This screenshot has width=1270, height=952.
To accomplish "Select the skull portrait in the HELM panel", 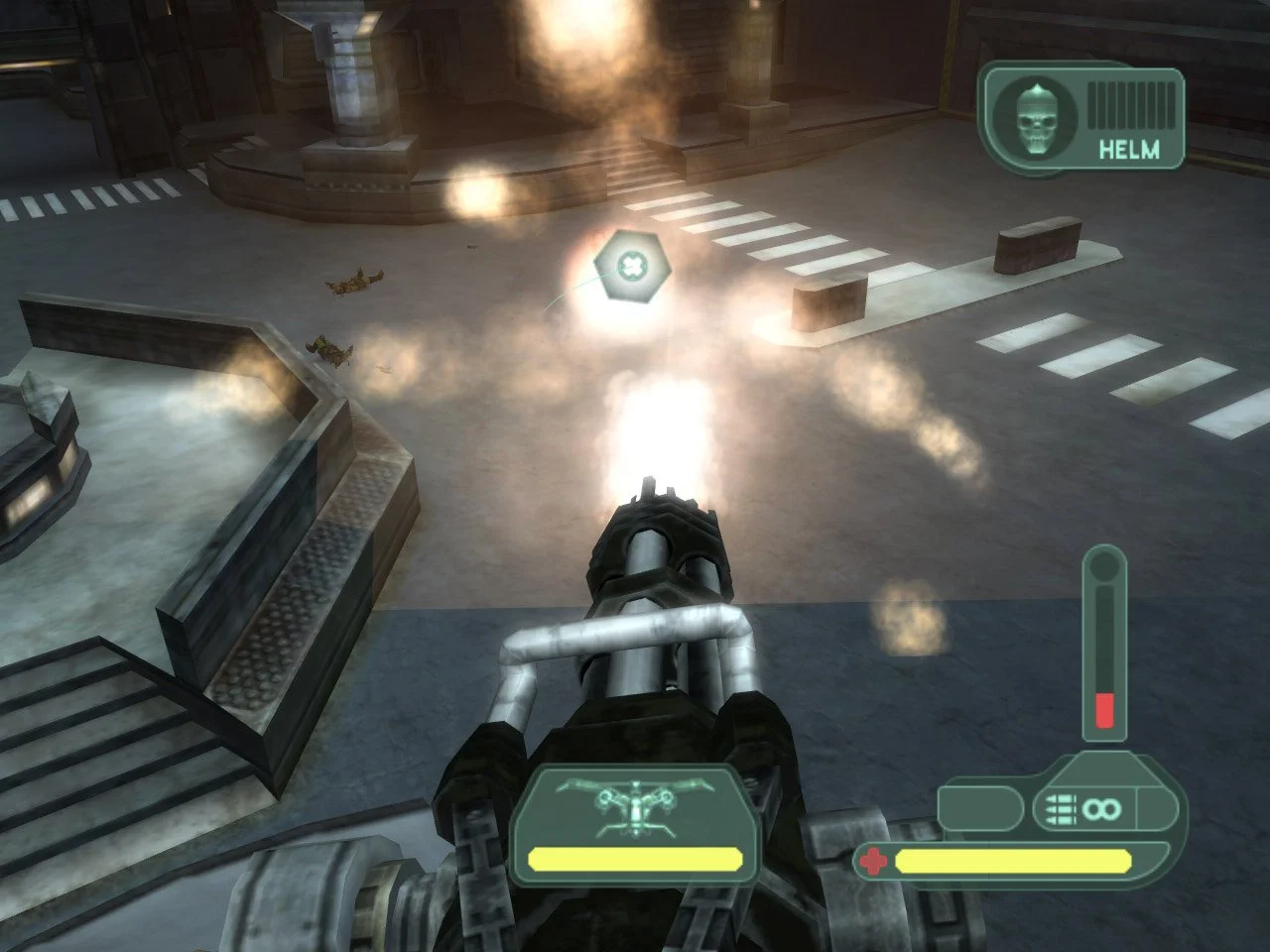I will pos(1036,116).
